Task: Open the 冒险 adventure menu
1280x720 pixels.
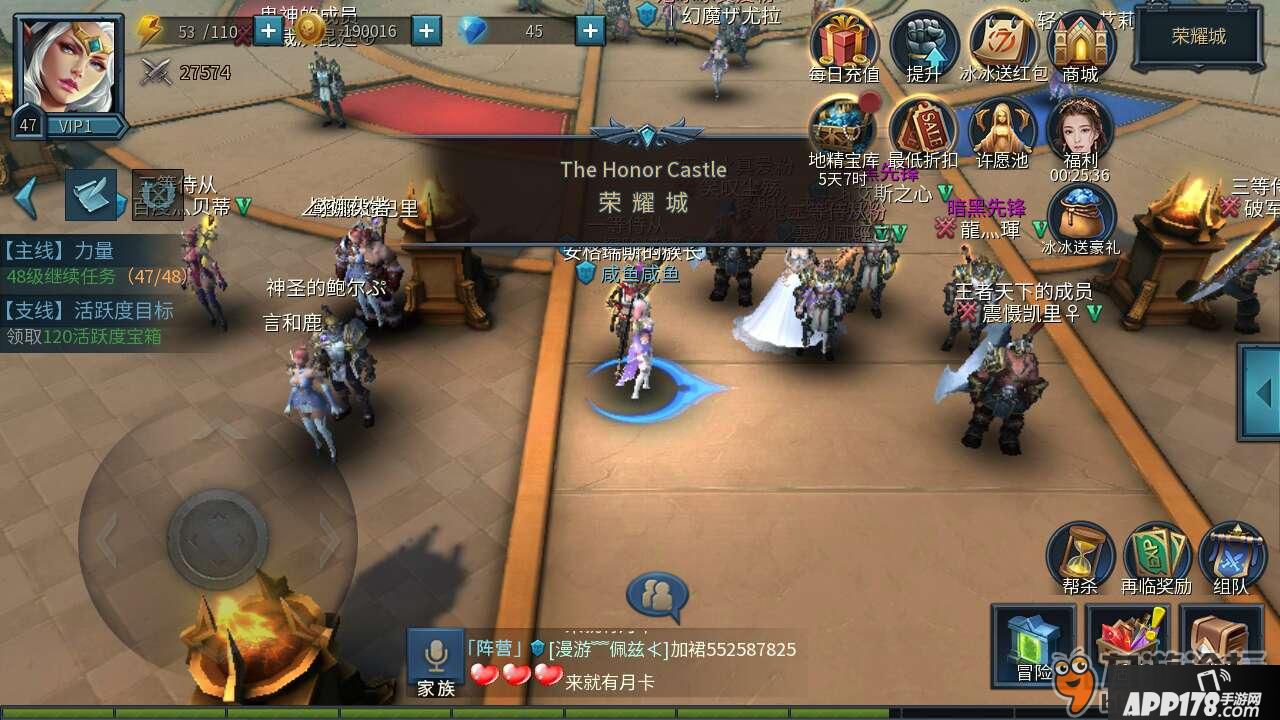Action: point(1034,644)
